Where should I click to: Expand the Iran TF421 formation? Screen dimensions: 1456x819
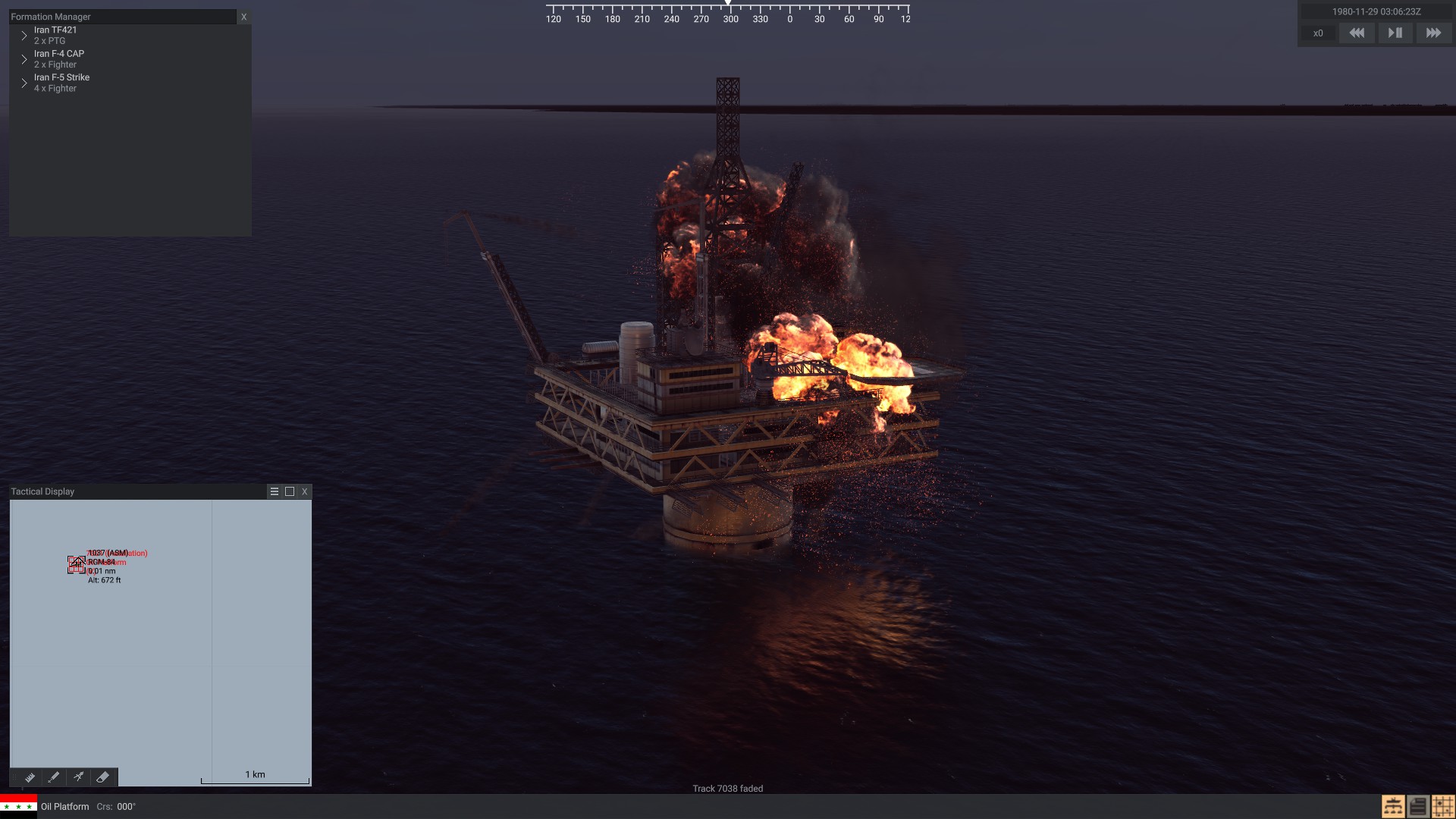pyautogui.click(x=24, y=36)
